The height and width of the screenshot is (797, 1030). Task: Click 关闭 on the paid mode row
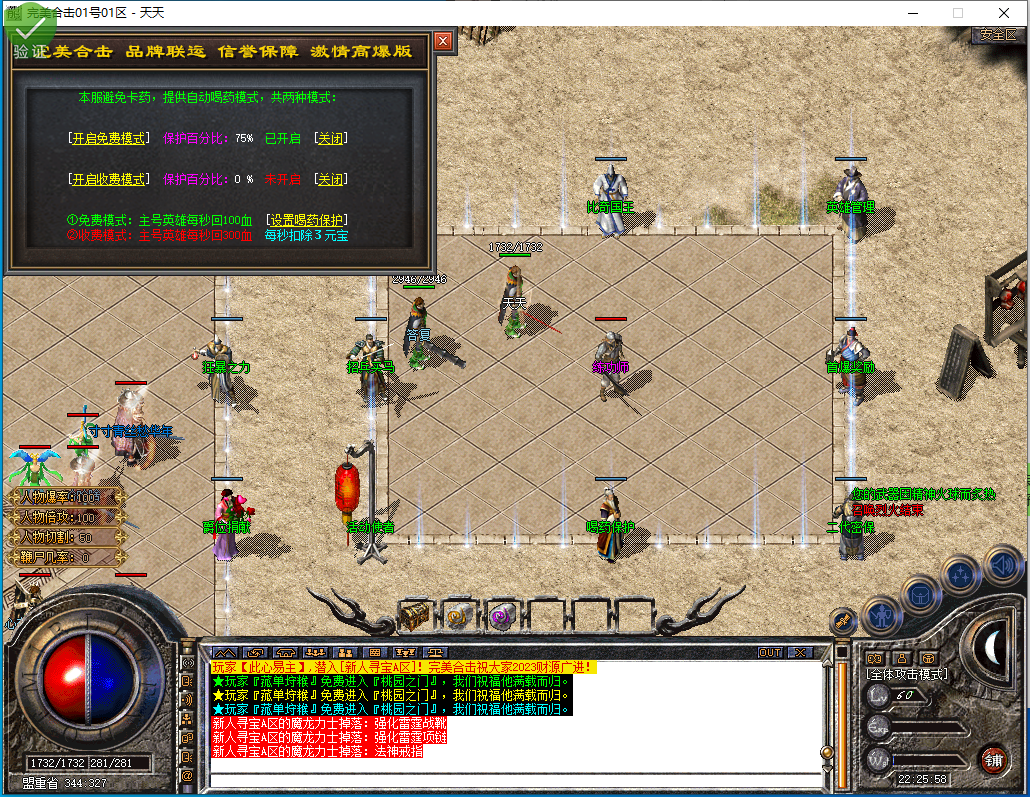(331, 179)
